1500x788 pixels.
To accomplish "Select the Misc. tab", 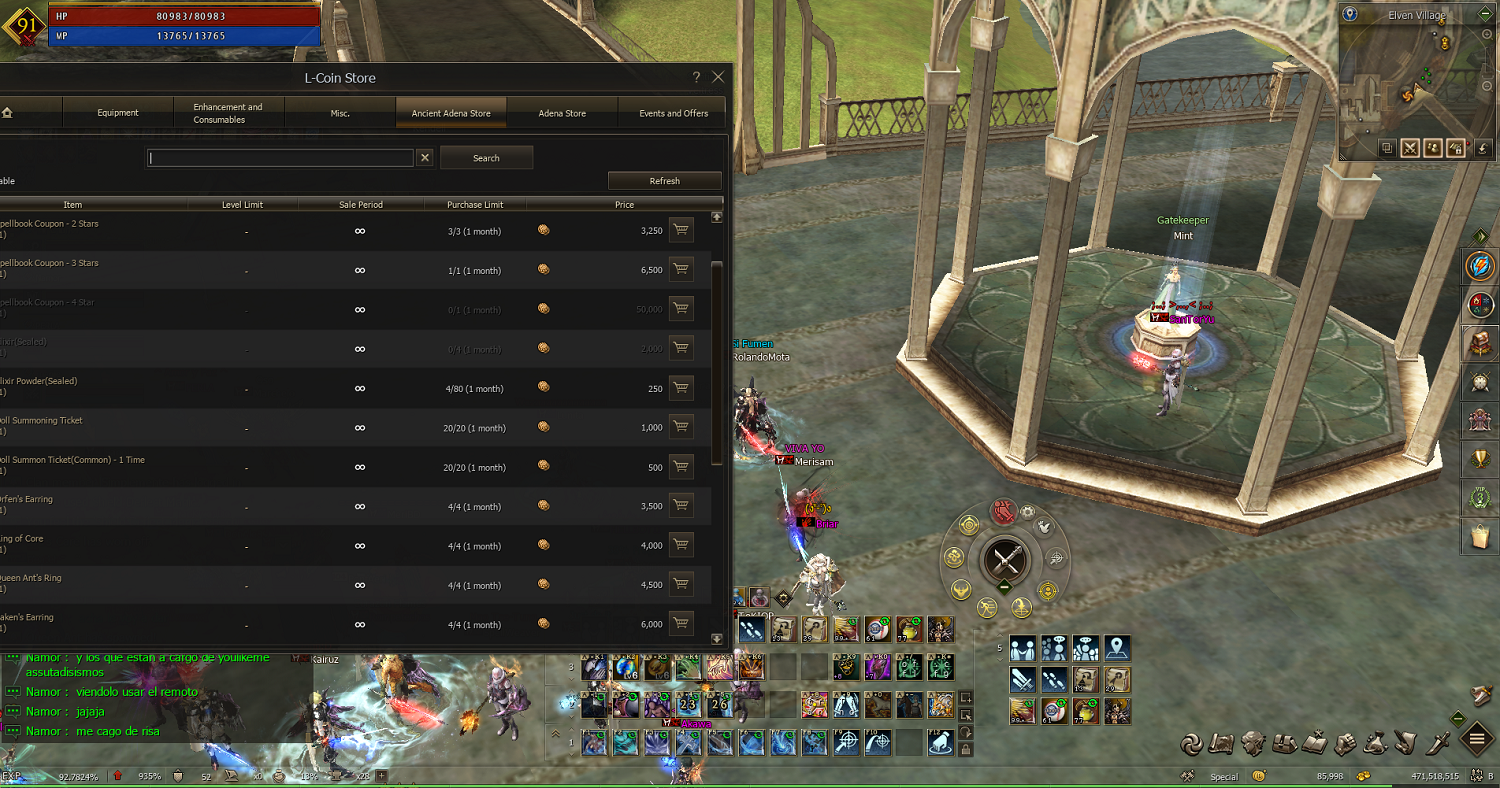I will coord(340,113).
